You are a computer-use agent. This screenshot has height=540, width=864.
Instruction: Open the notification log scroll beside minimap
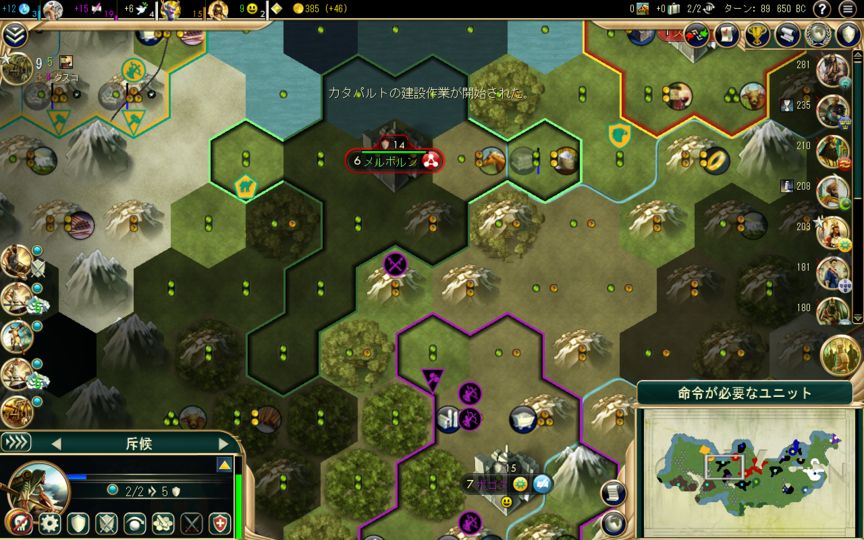pos(613,492)
